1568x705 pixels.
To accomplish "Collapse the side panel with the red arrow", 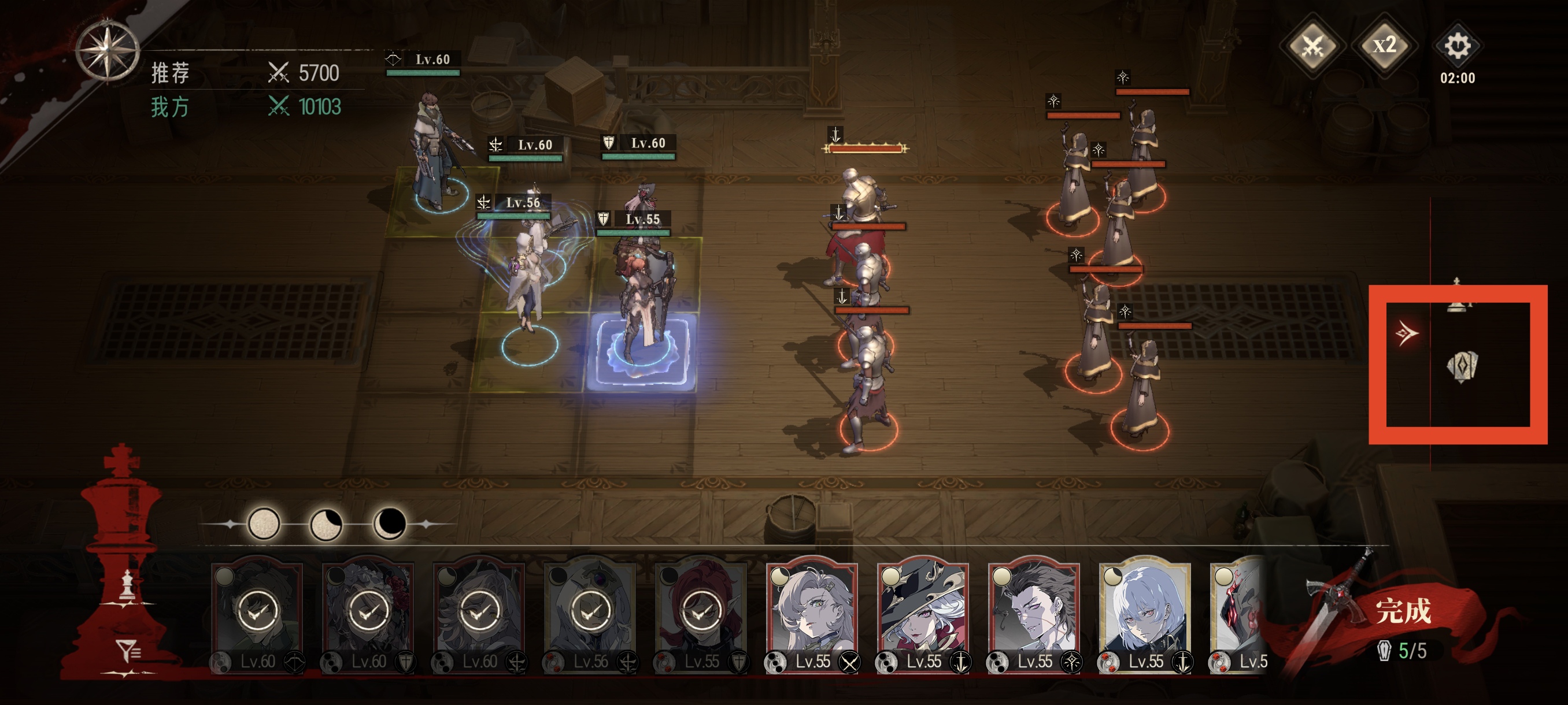I will [1406, 333].
